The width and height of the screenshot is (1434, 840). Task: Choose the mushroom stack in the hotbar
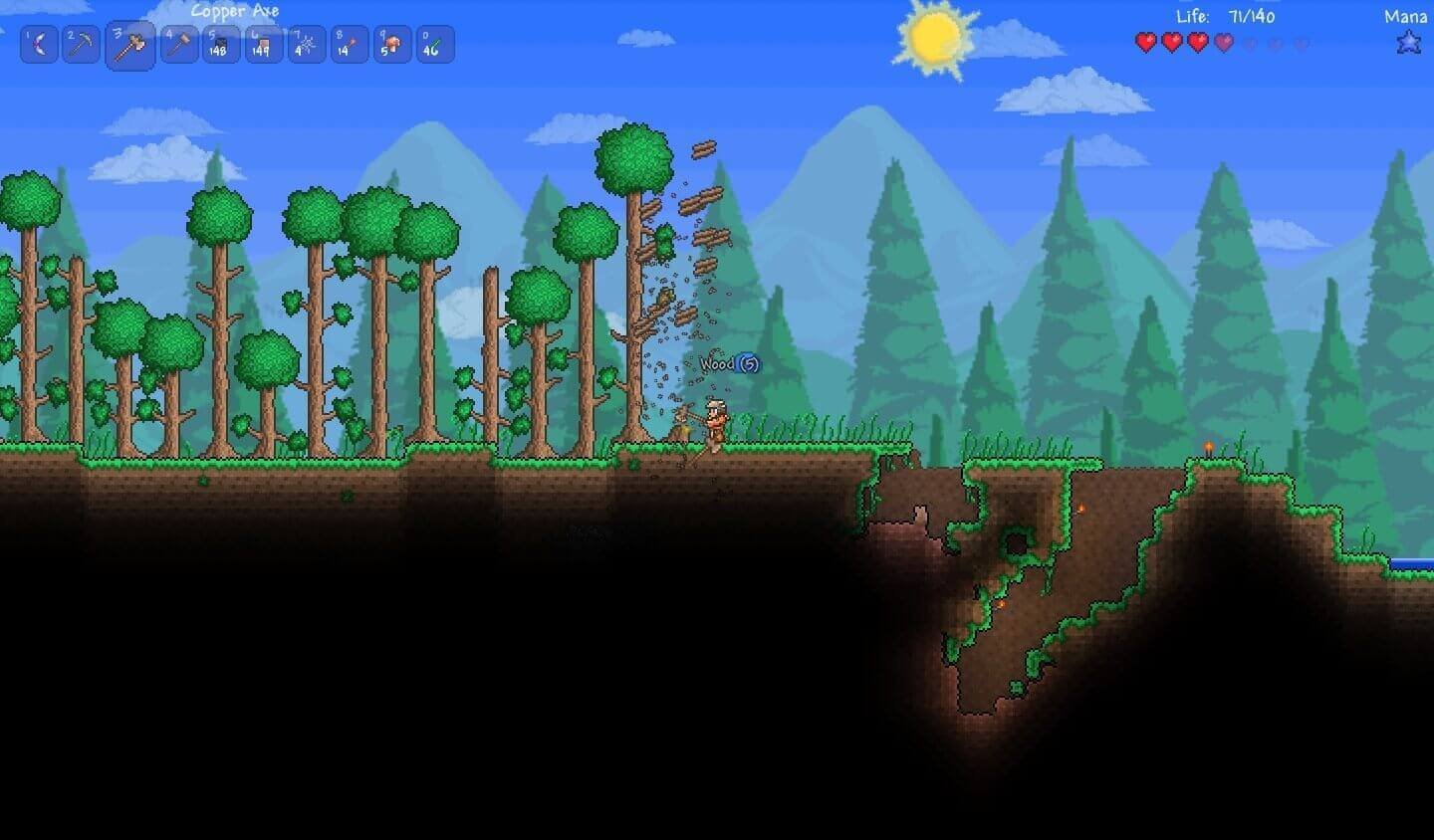point(392,45)
